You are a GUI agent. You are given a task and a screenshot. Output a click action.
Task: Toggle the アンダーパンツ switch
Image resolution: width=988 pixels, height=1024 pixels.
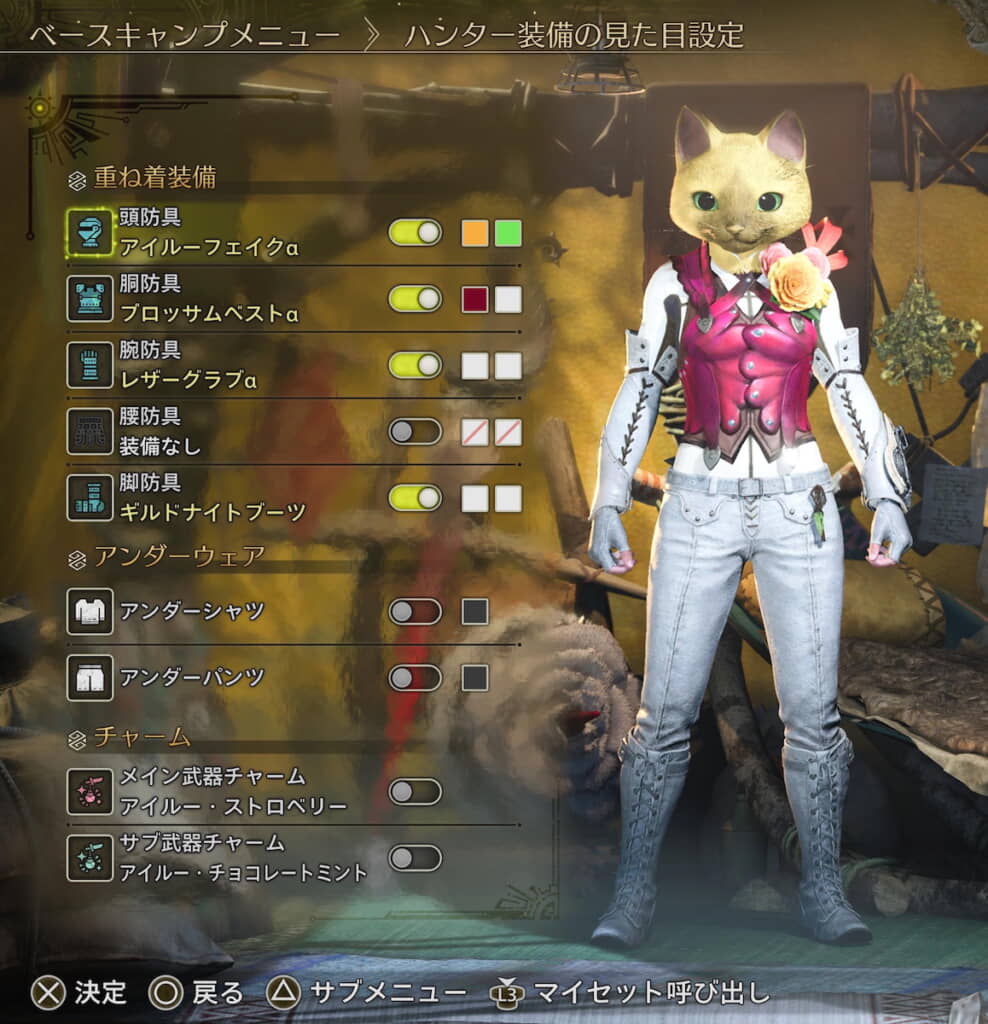pos(415,678)
